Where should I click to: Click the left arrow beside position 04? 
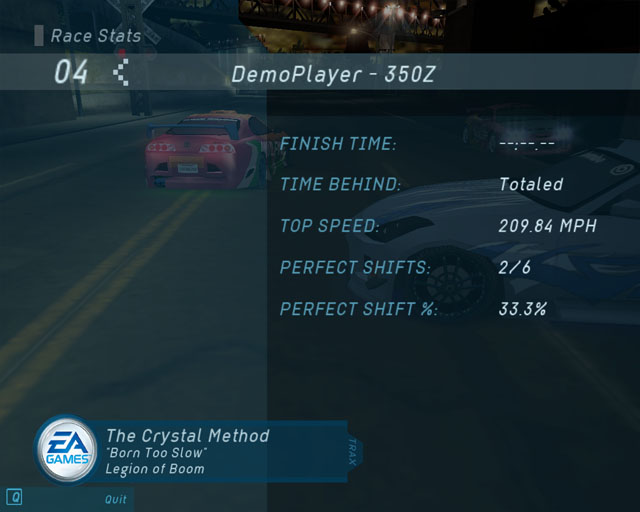click(121, 73)
